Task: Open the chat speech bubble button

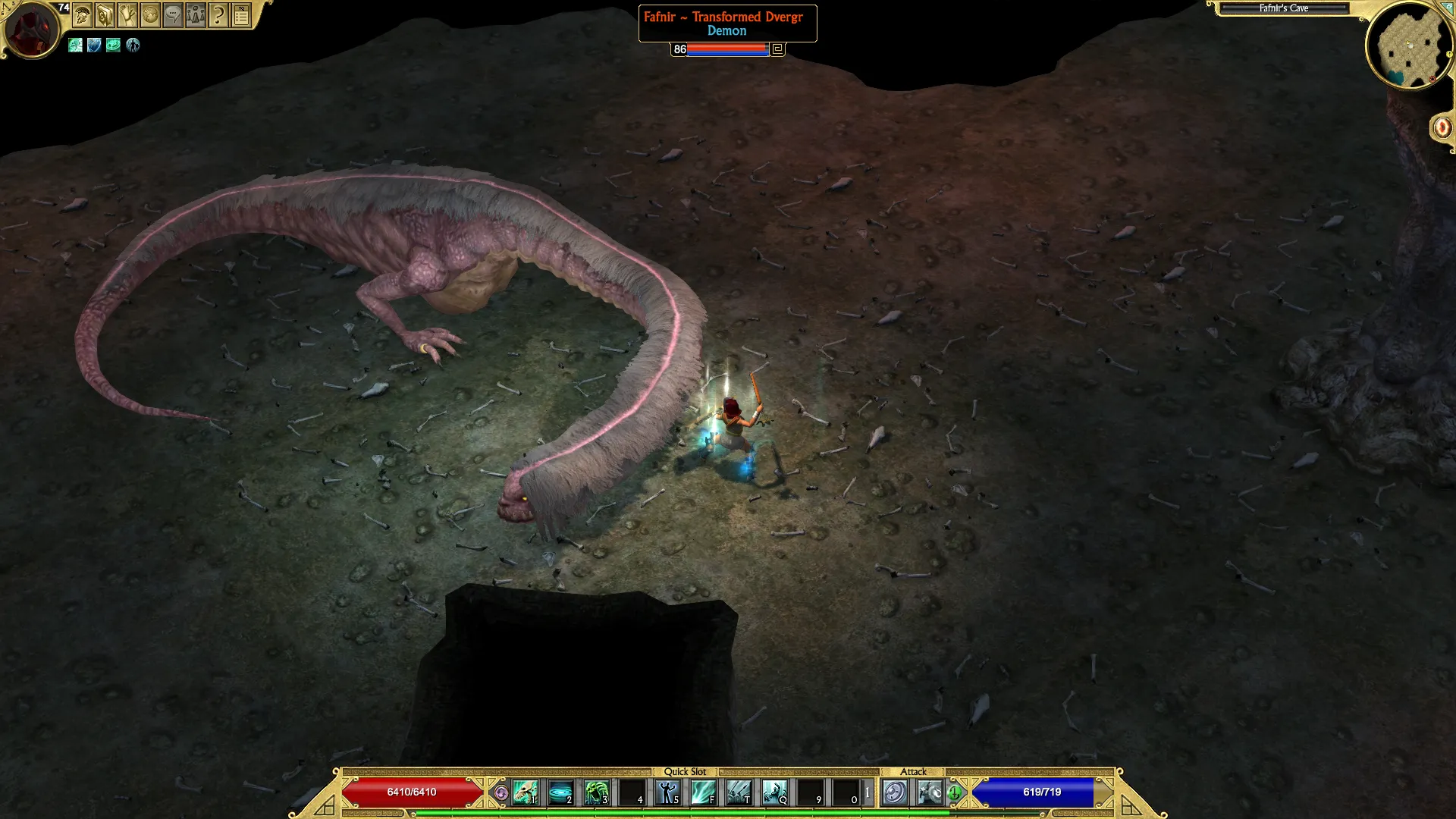Action: pos(173,15)
